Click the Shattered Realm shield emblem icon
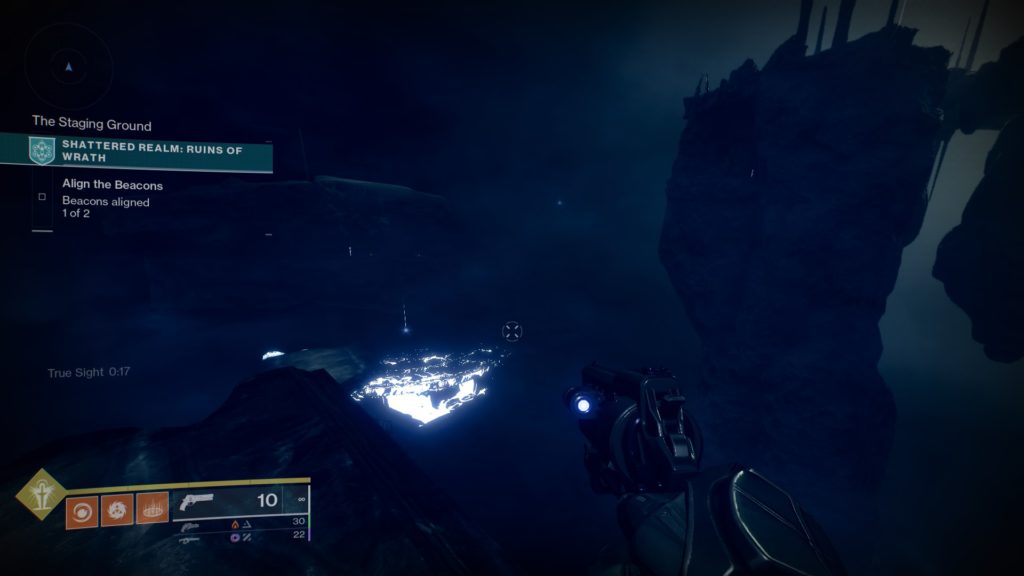1024x576 pixels. (x=42, y=151)
